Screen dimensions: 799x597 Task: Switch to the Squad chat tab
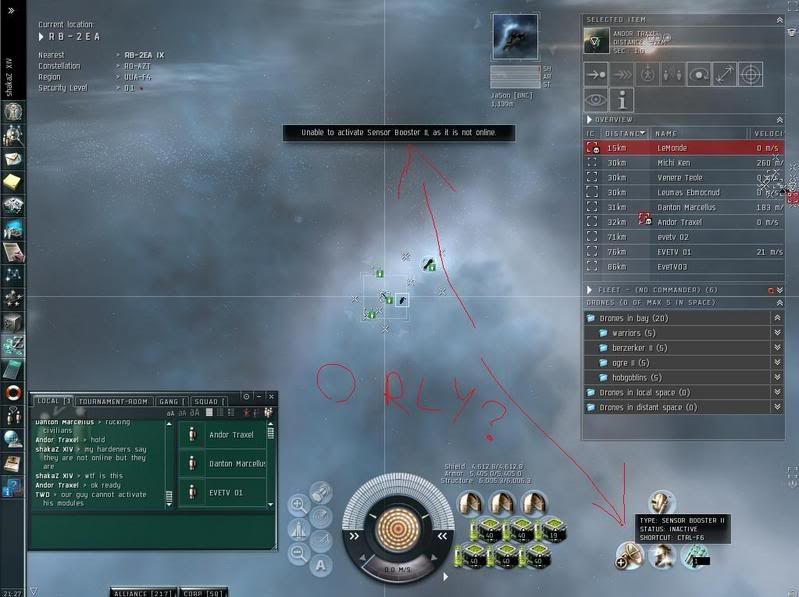tap(207, 401)
